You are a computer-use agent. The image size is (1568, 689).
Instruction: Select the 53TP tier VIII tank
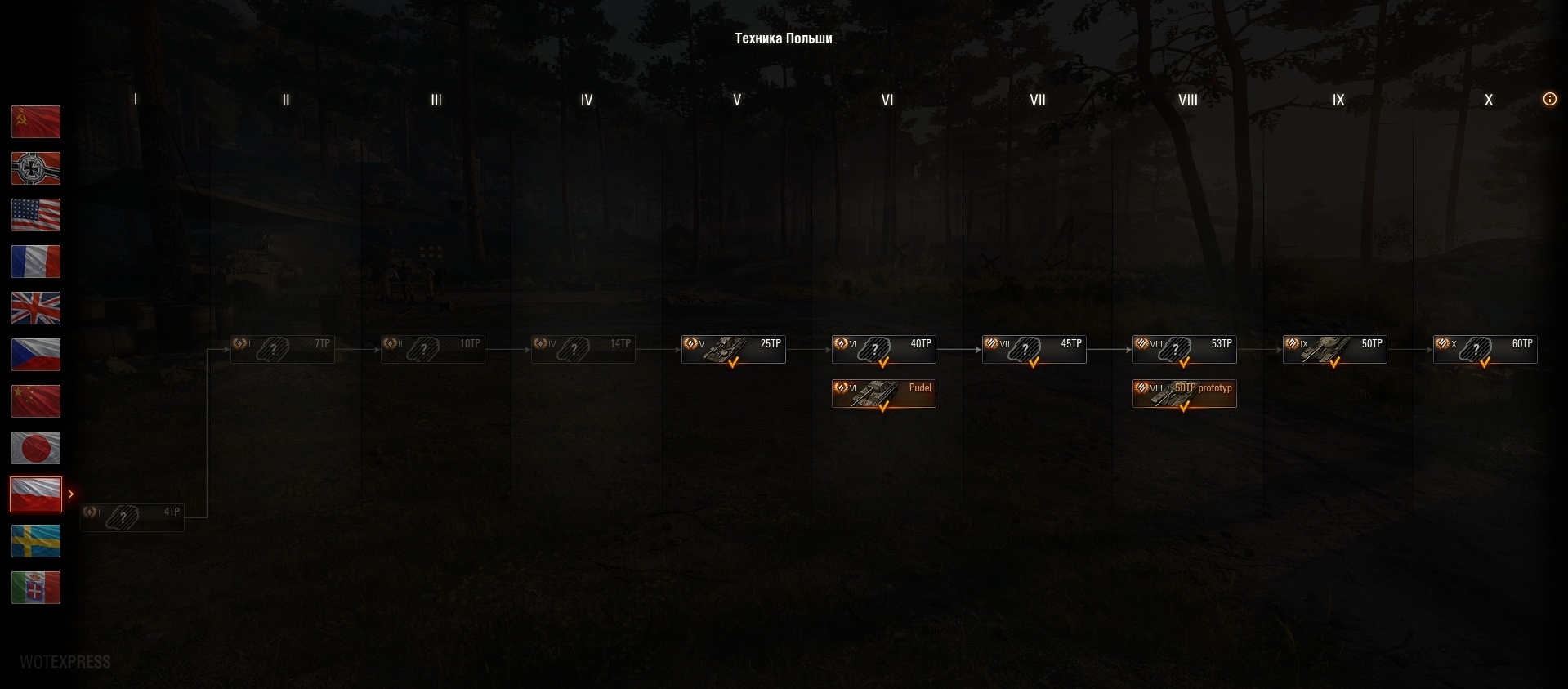[1185, 349]
